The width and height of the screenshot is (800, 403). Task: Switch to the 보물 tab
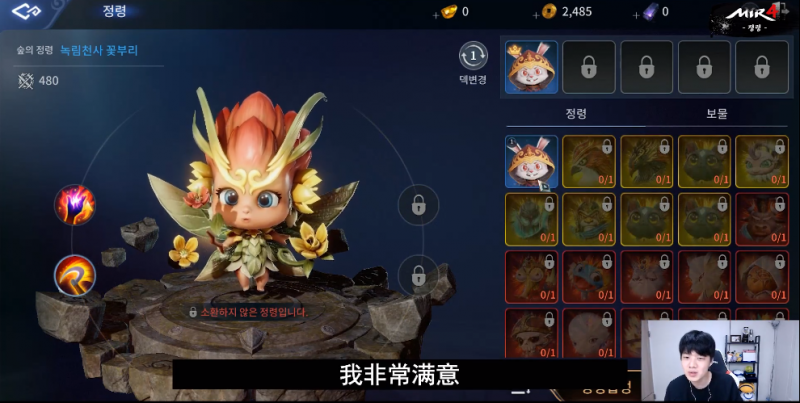coord(717,114)
